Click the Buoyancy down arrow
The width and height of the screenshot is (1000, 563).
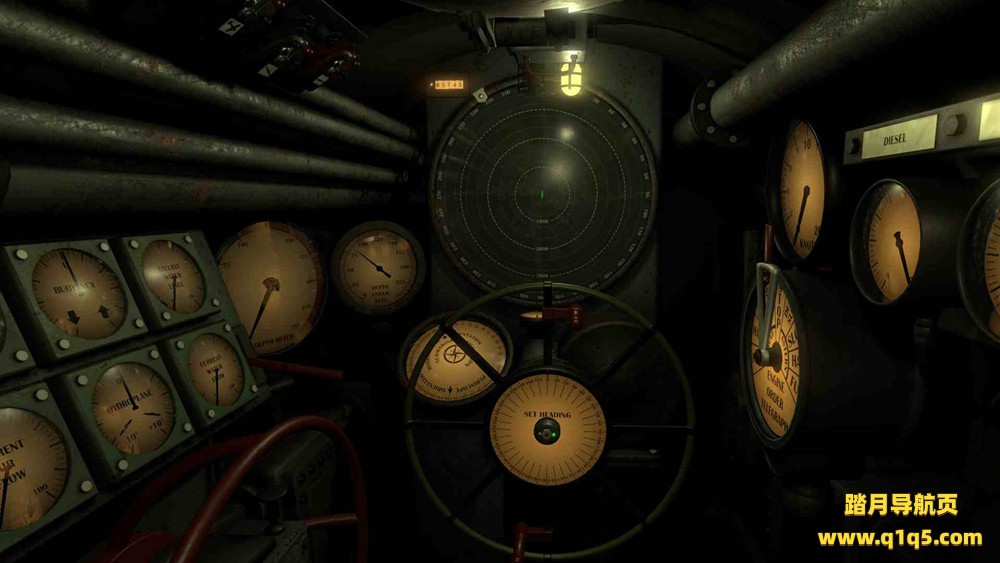click(73, 319)
